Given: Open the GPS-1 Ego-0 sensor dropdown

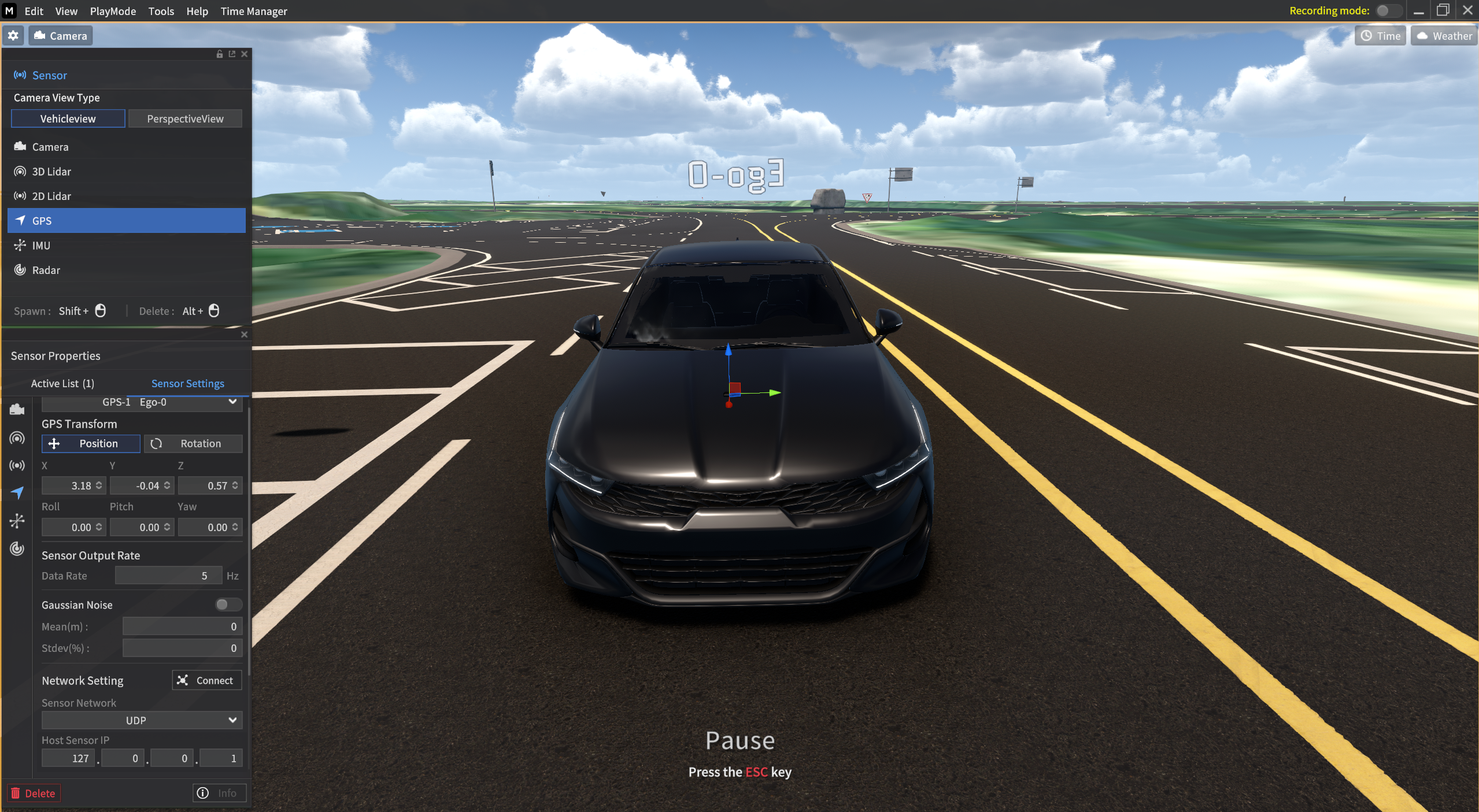Looking at the screenshot, I should (x=142, y=402).
